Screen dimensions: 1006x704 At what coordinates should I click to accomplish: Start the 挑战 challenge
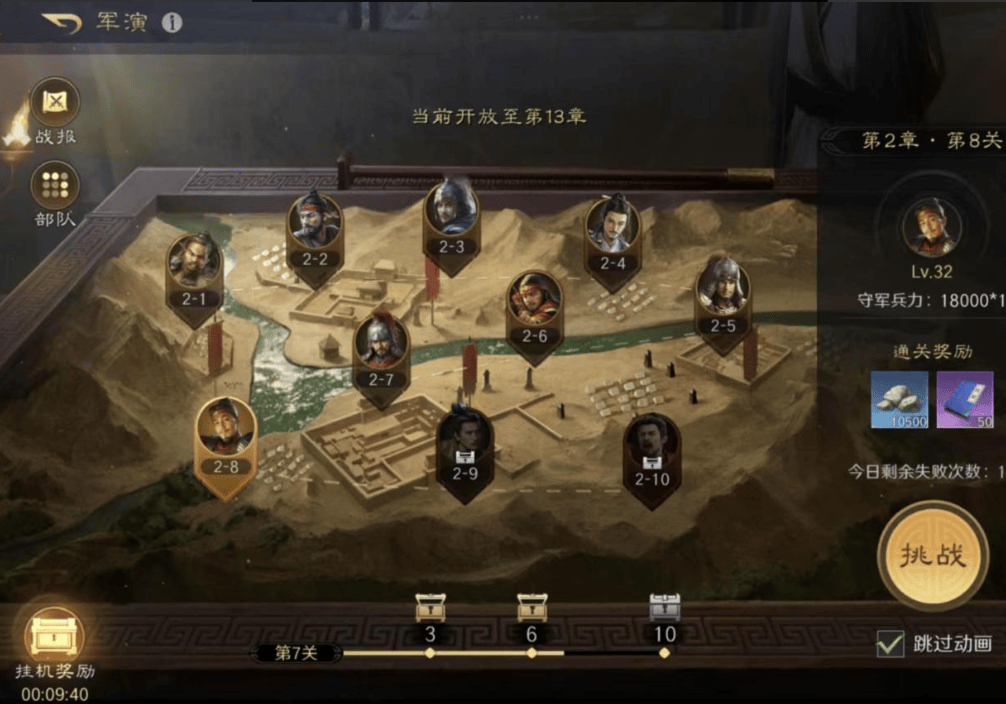coord(932,555)
